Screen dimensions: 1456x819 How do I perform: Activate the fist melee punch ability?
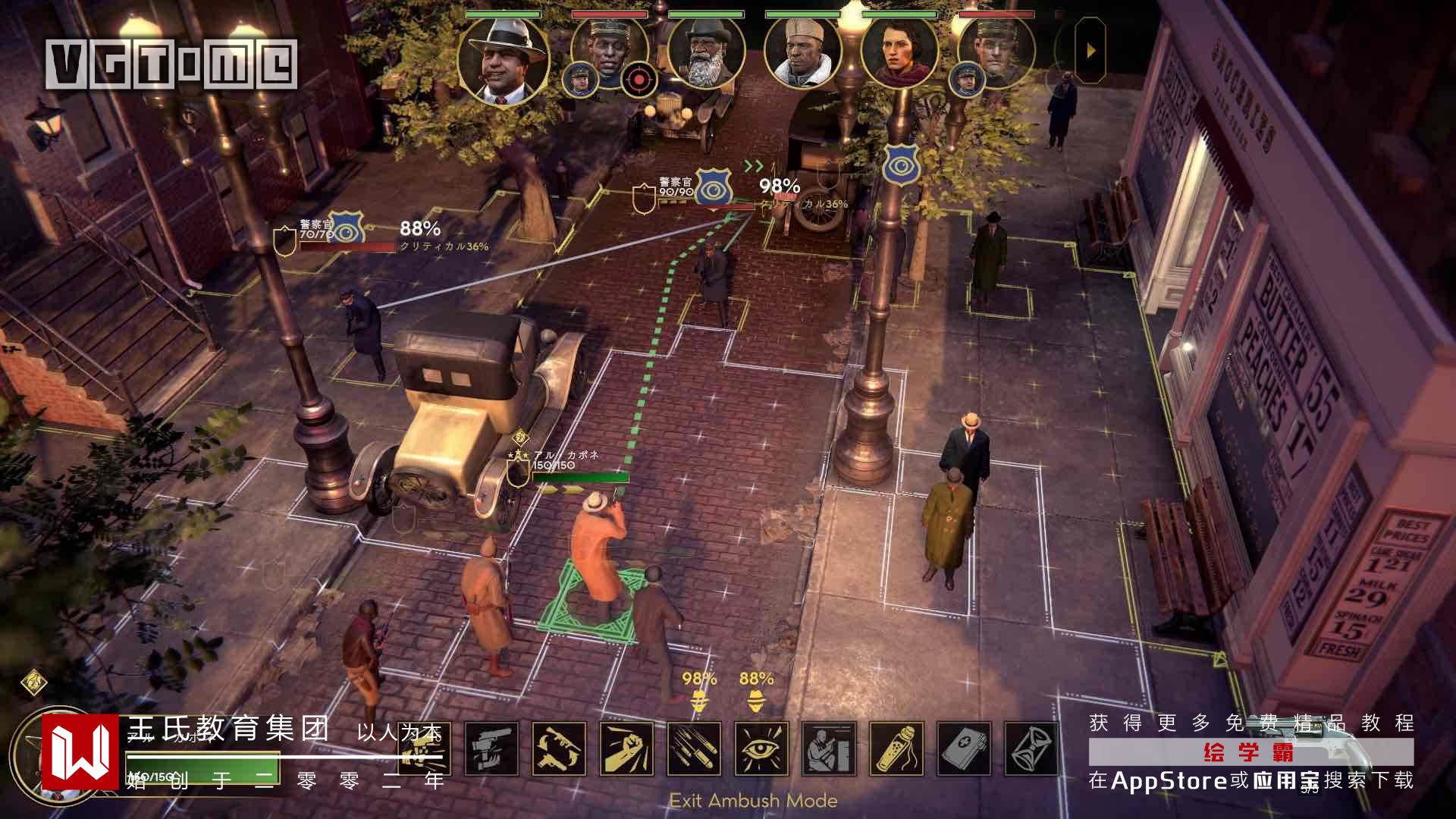tap(626, 749)
